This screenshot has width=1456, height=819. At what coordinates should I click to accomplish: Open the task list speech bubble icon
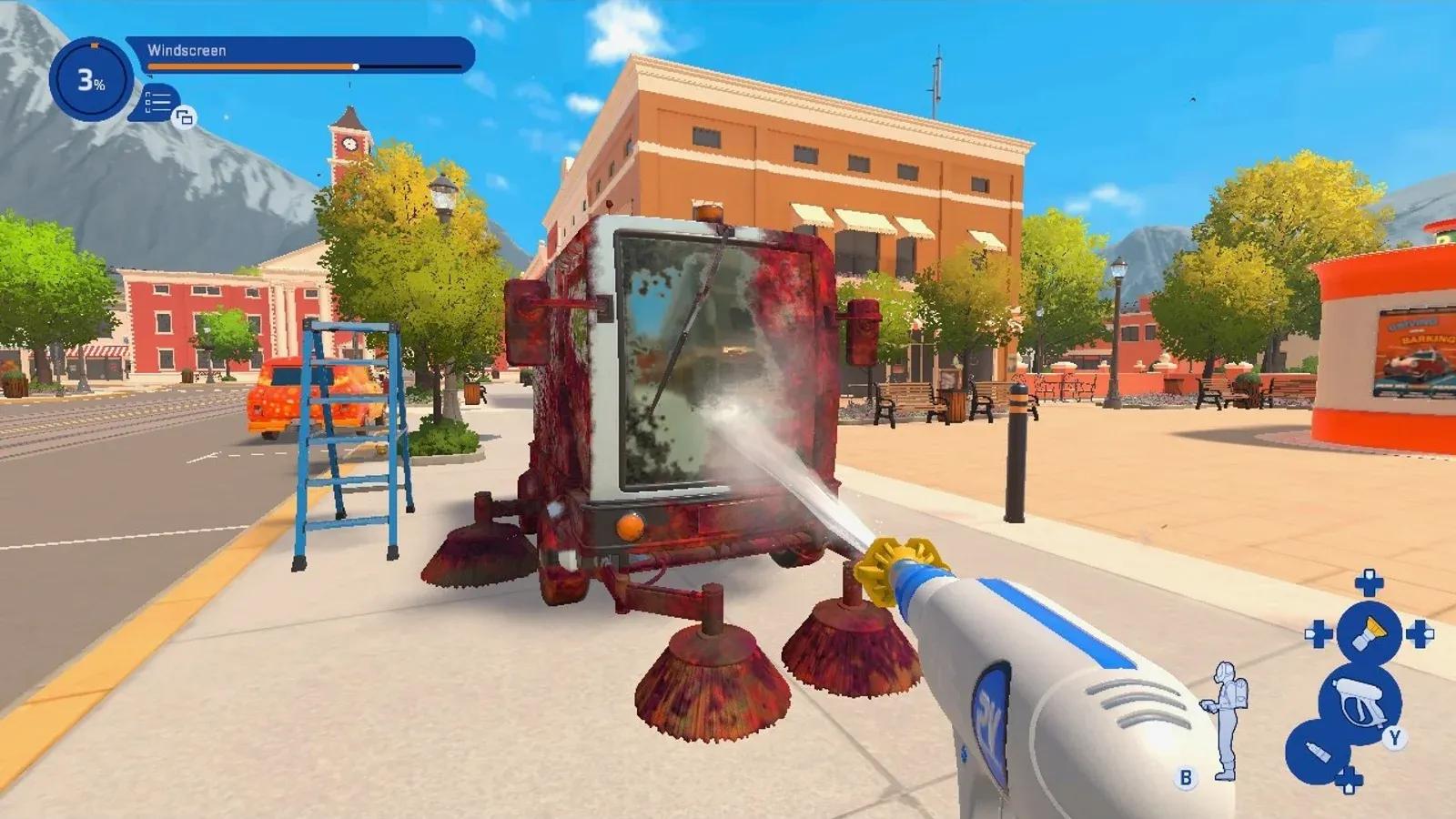(x=156, y=102)
